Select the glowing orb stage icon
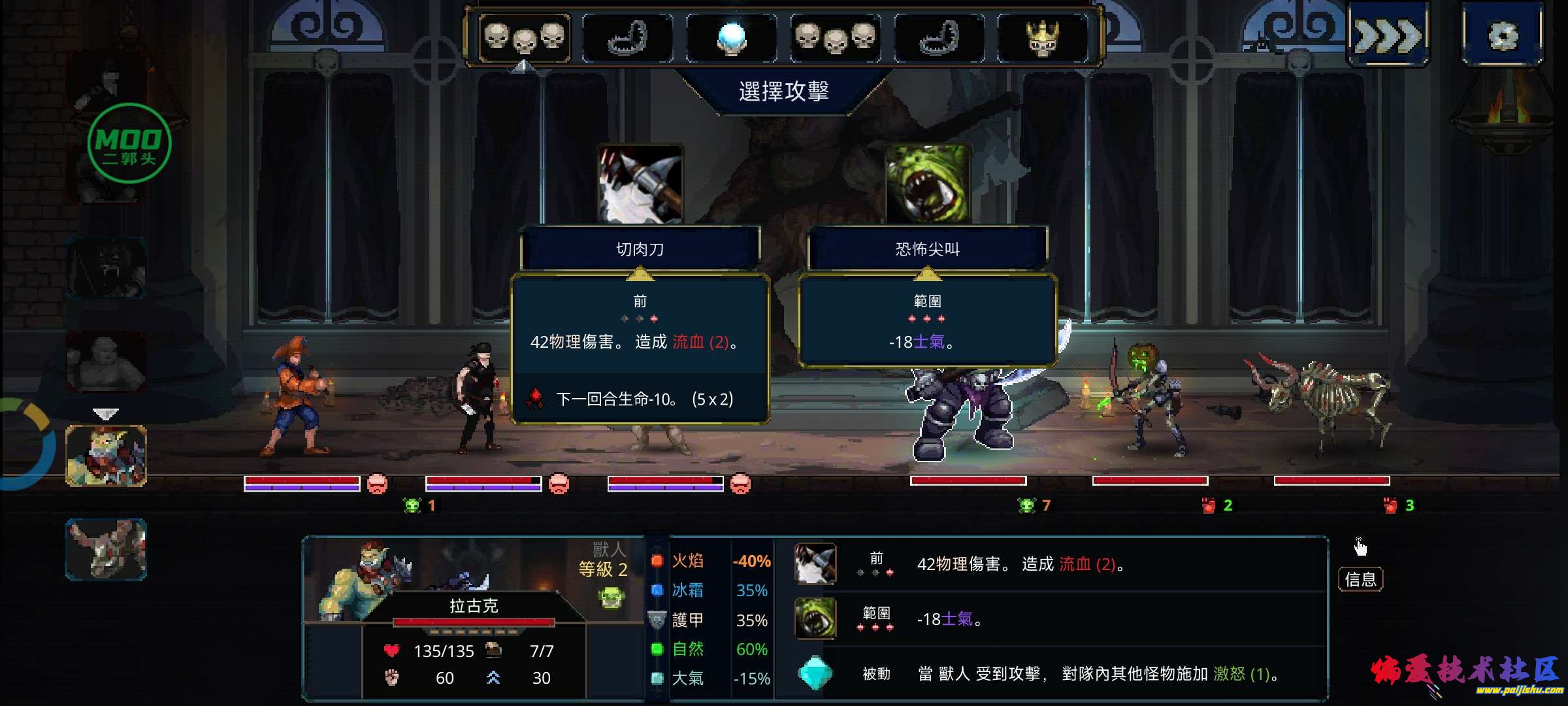Image resolution: width=1568 pixels, height=706 pixels. (731, 38)
